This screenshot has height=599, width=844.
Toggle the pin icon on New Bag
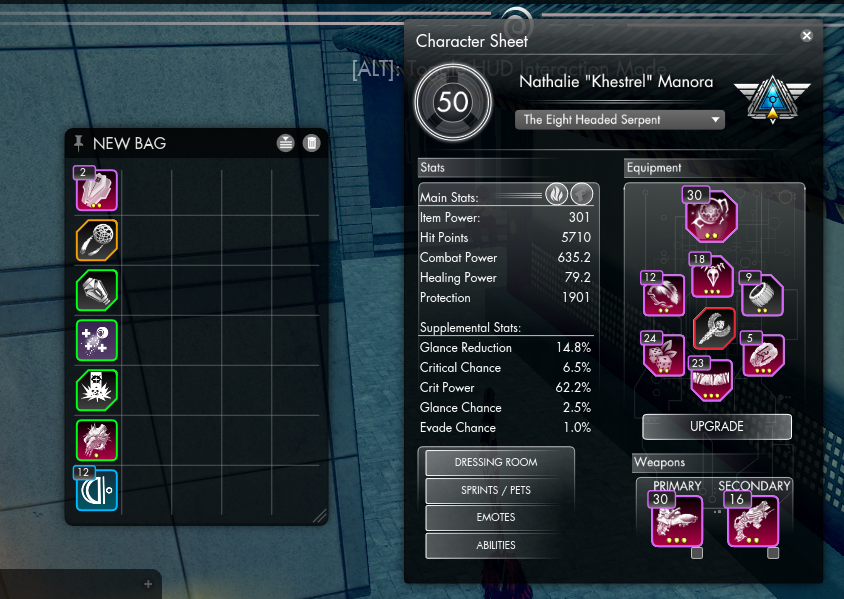[x=79, y=142]
